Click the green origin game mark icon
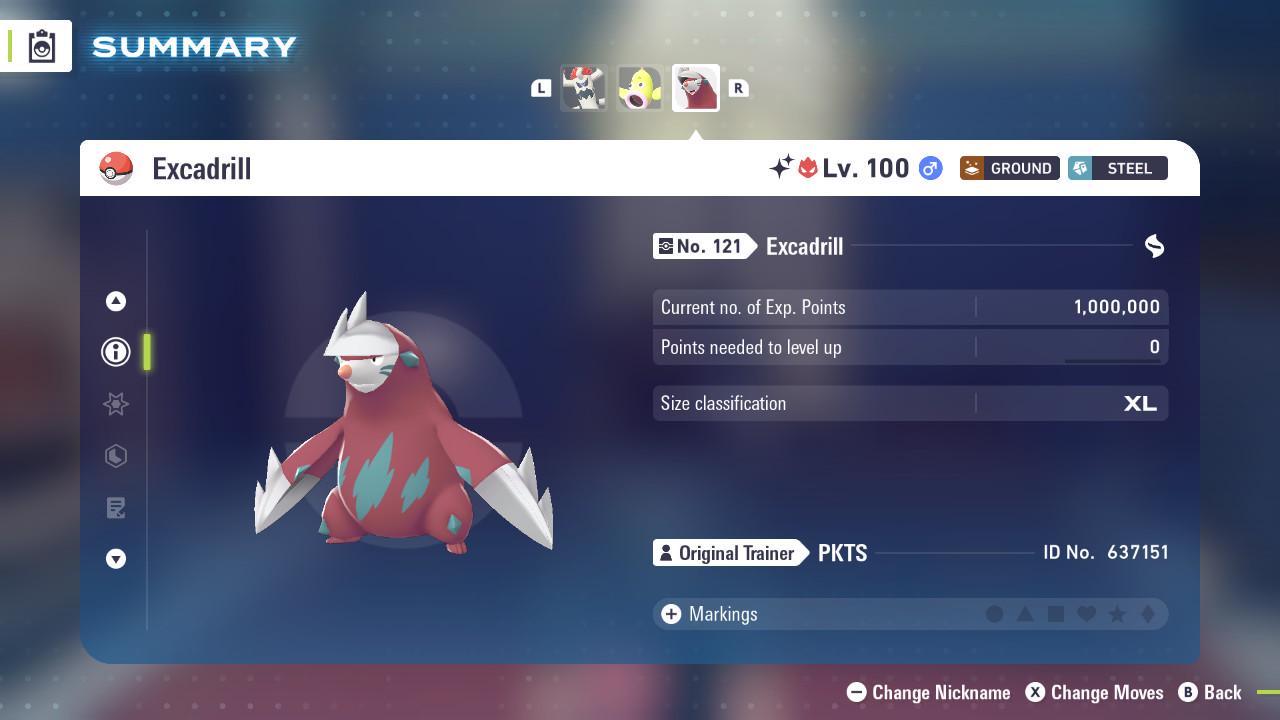Screen dimensions: 1280x720 1154,246
